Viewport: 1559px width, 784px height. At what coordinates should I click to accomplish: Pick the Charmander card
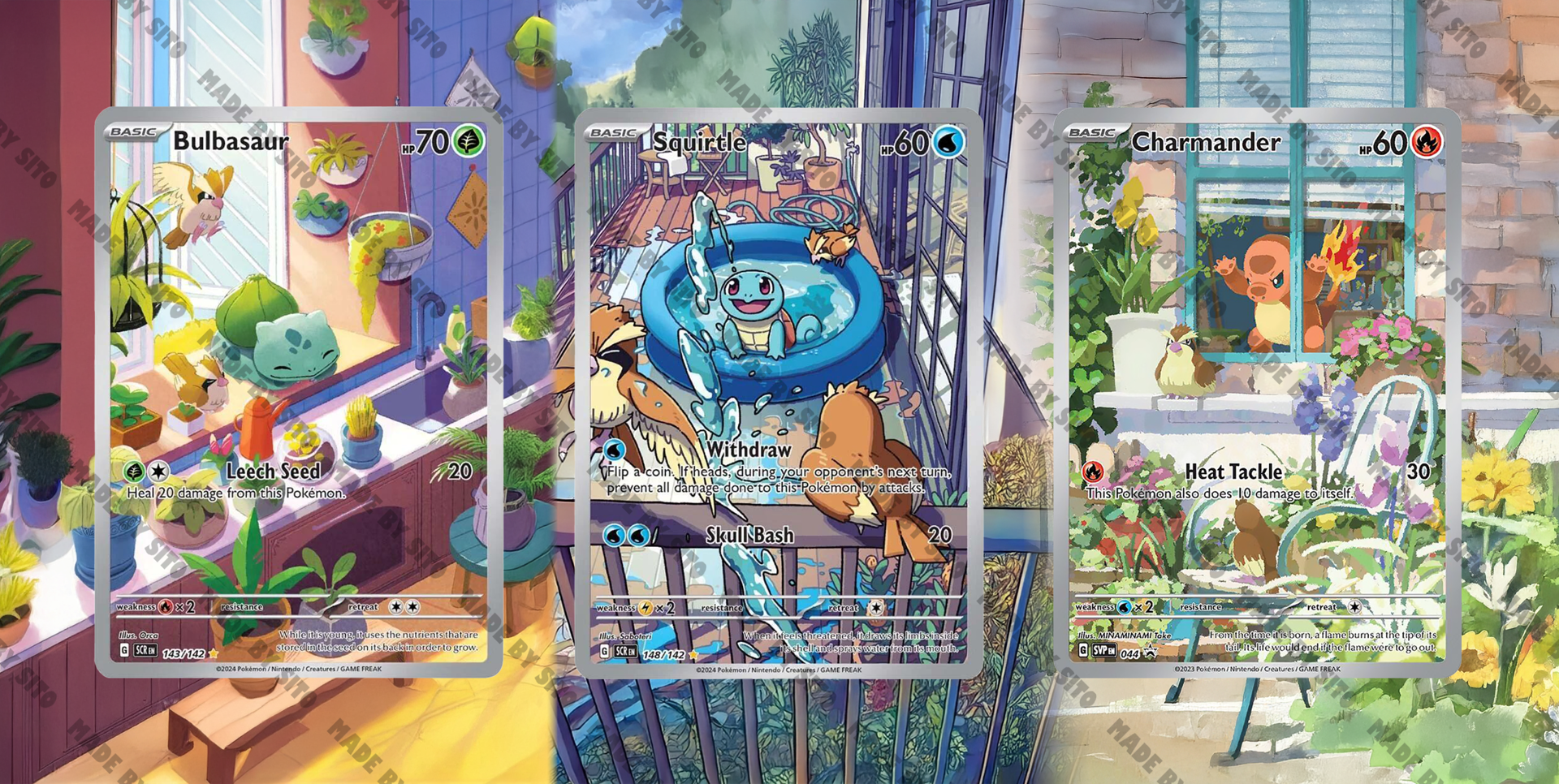[x=1257, y=392]
